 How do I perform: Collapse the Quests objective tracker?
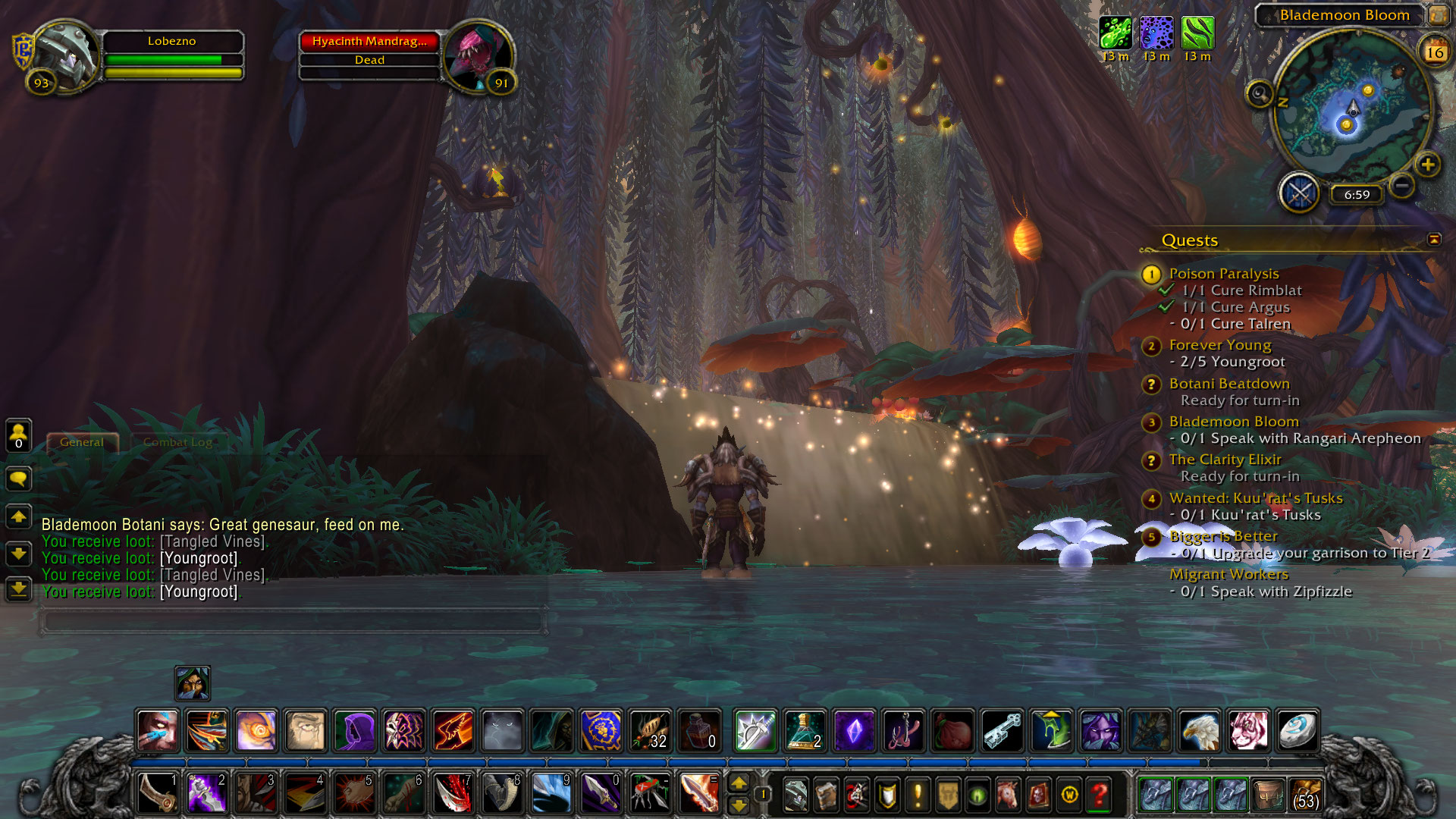pos(1433,240)
